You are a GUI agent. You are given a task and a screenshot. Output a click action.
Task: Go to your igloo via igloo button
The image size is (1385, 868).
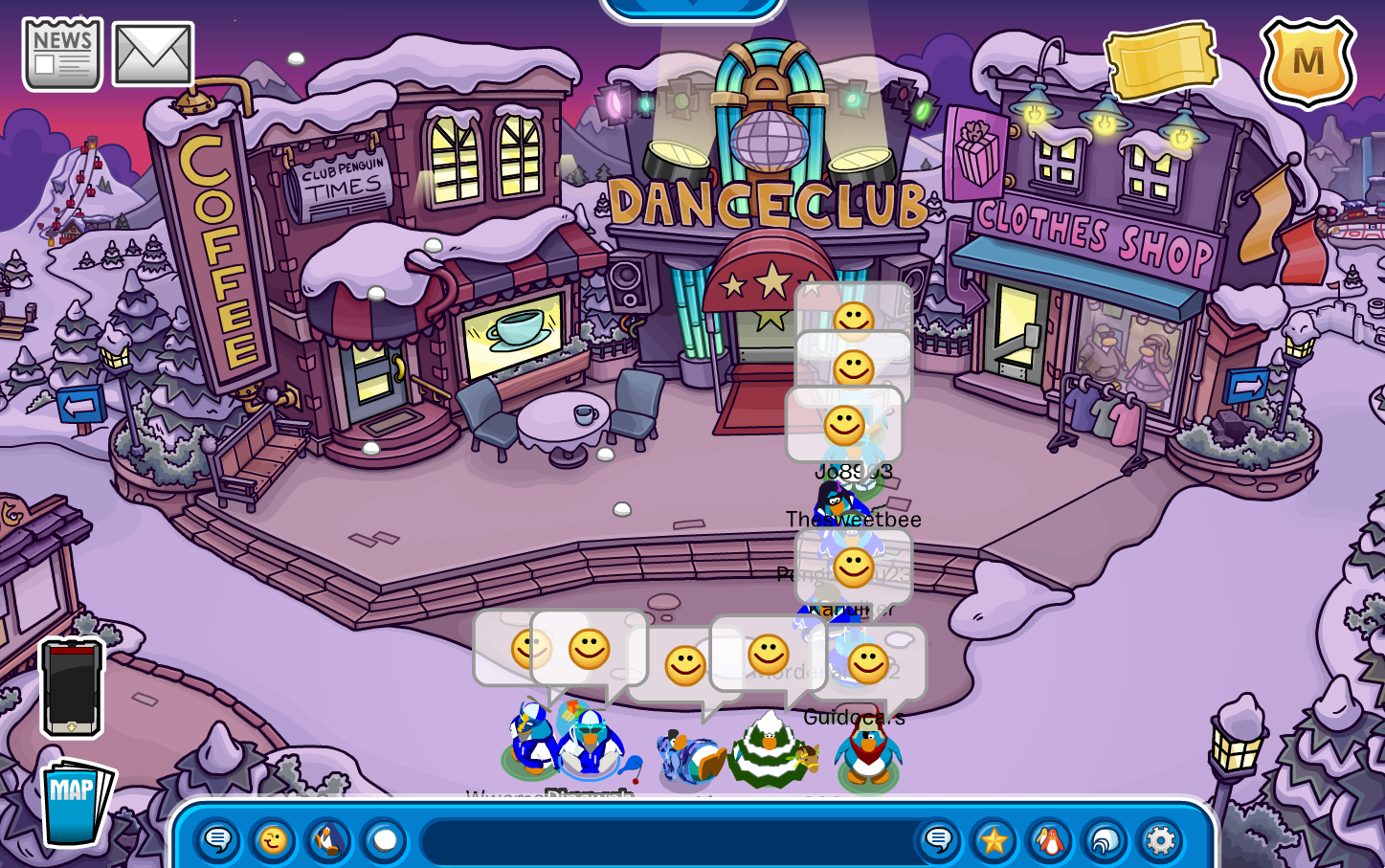tap(1105, 841)
